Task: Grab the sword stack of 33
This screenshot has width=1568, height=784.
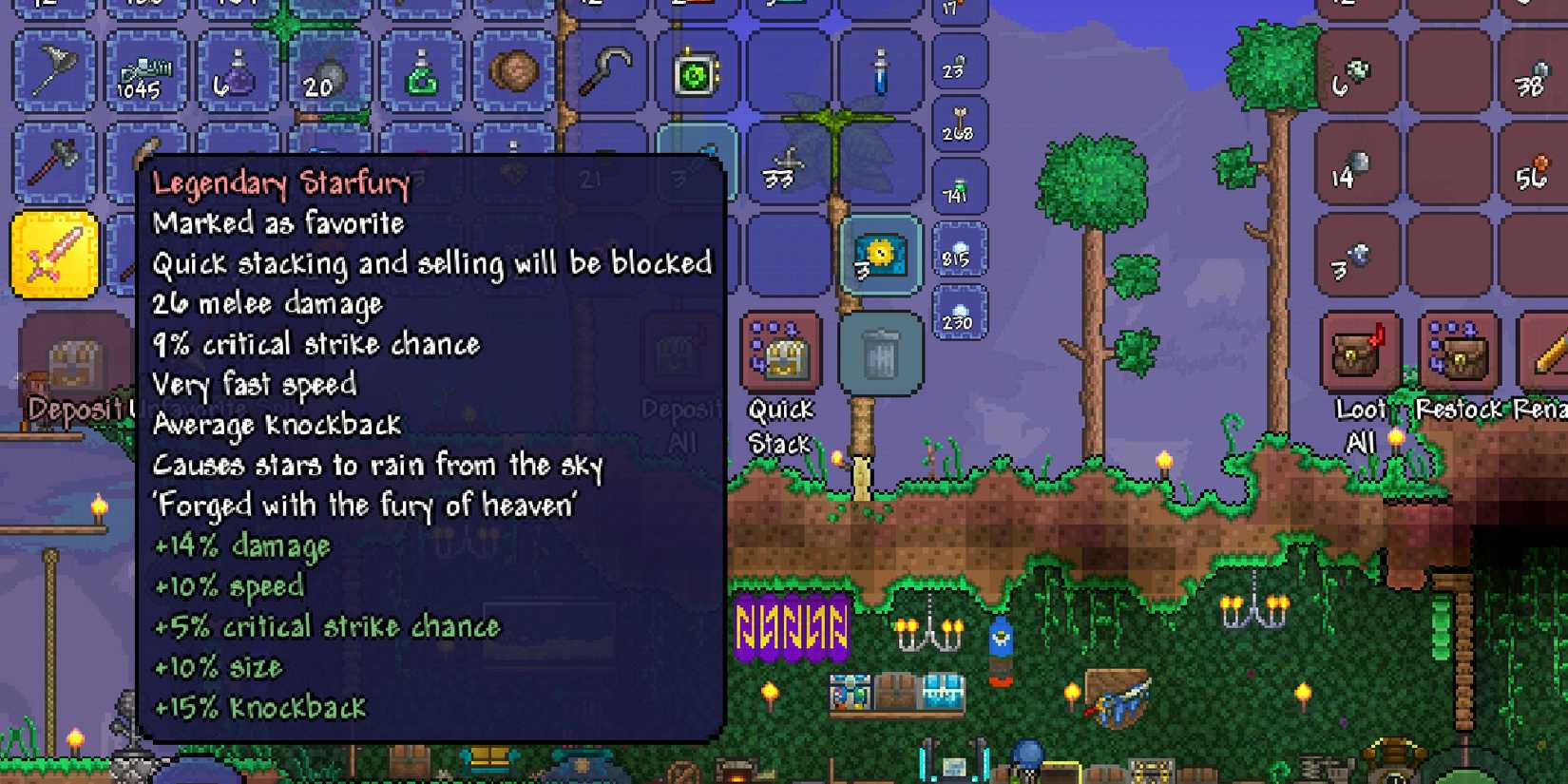Action: (x=787, y=162)
